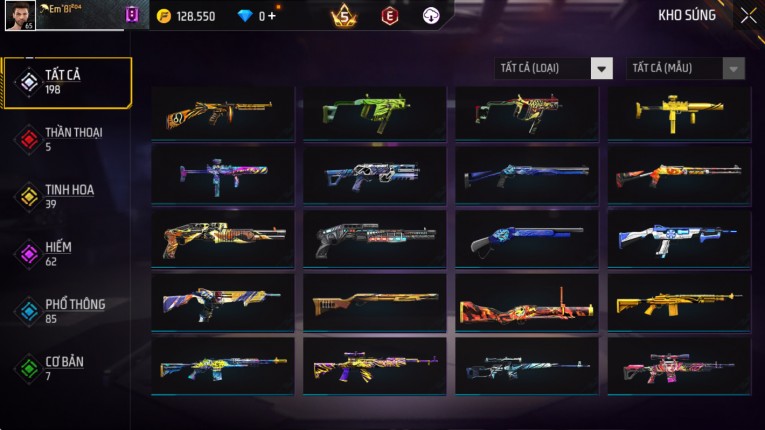This screenshot has width=765, height=430.
Task: Select the red flame grenade launcher skin
Action: pos(527,304)
